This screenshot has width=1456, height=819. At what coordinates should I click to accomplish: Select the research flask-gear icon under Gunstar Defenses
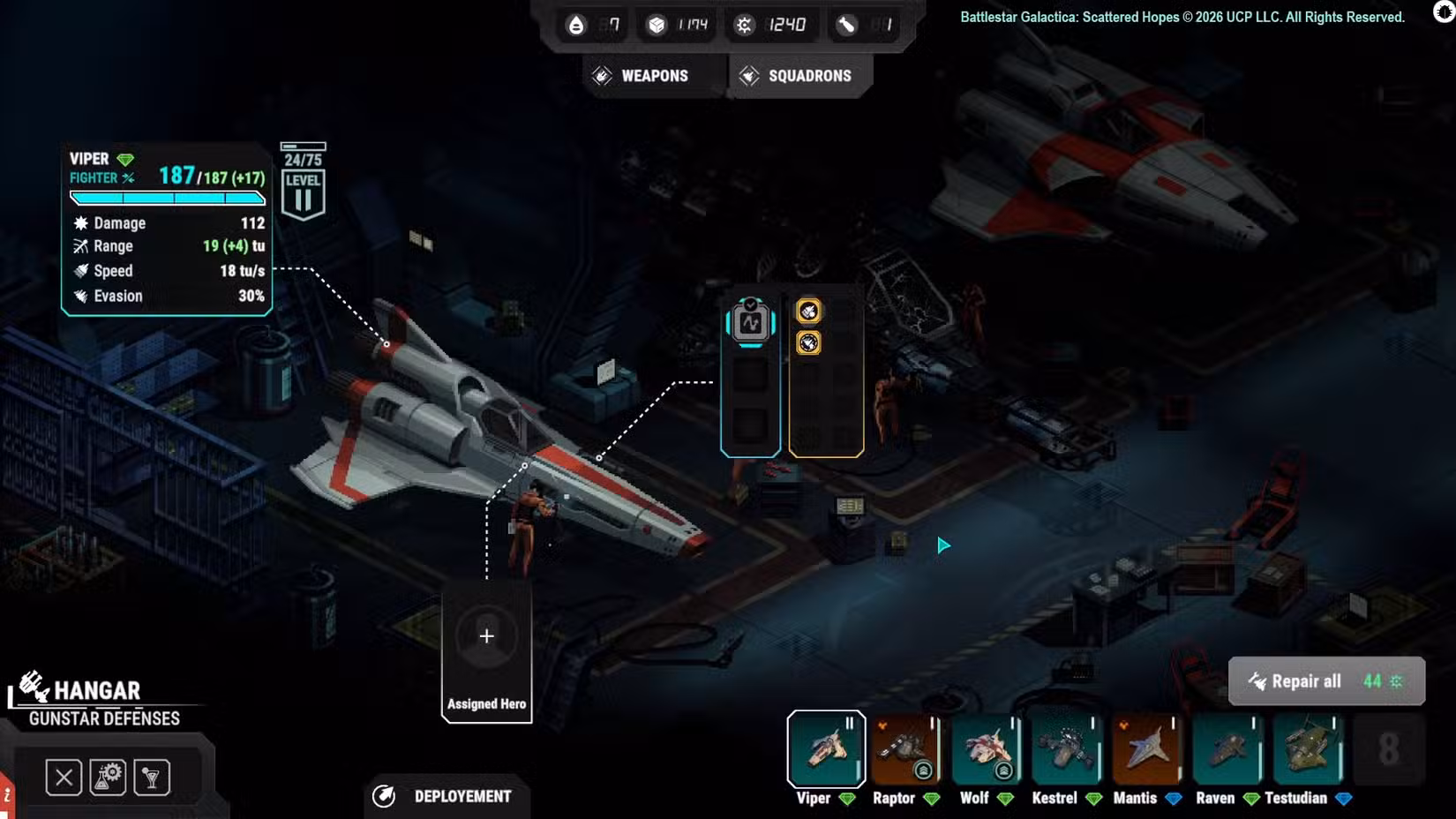click(108, 777)
